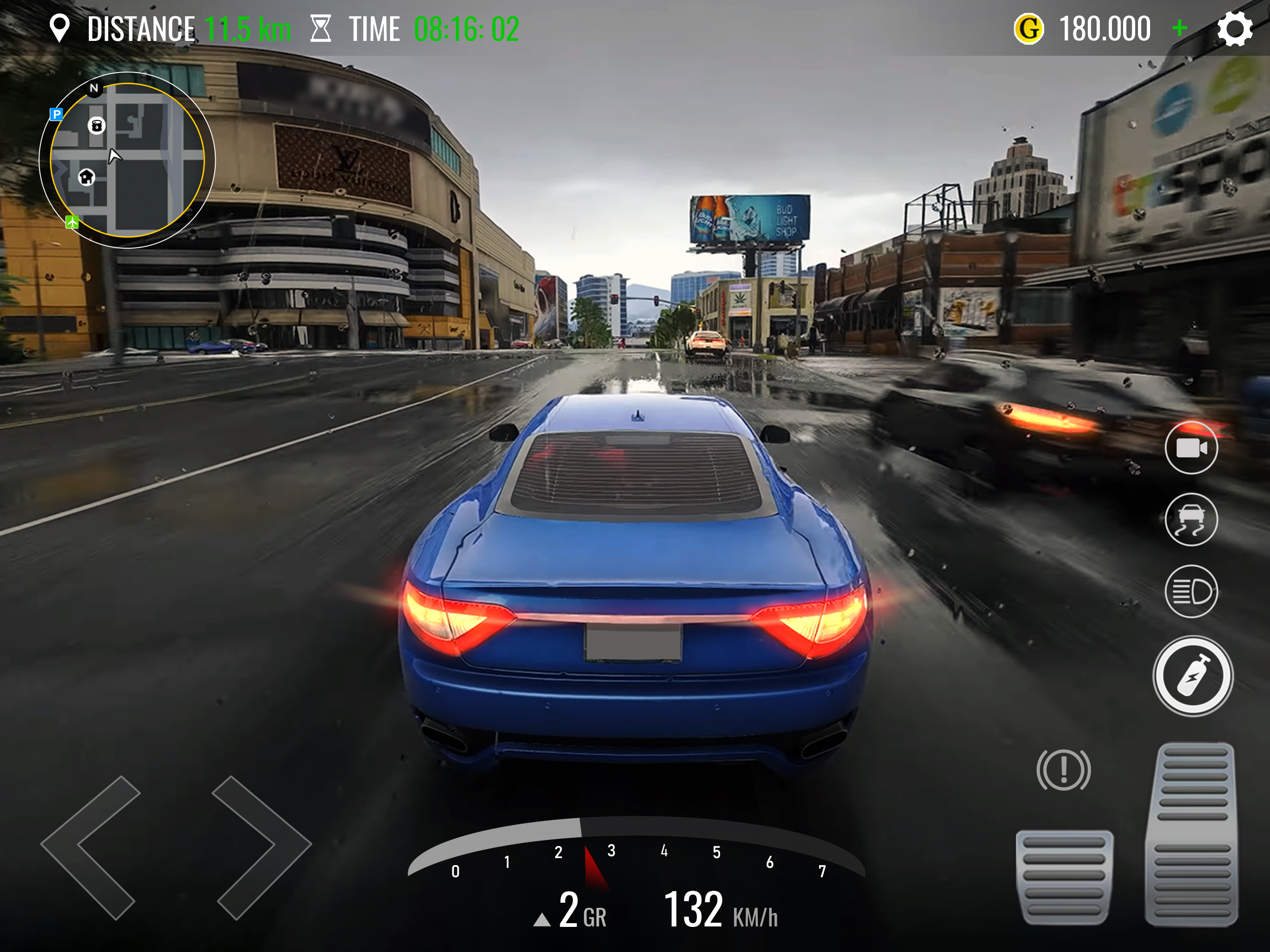The image size is (1270, 952).
Task: Activate the nitro boost button
Action: click(1192, 676)
